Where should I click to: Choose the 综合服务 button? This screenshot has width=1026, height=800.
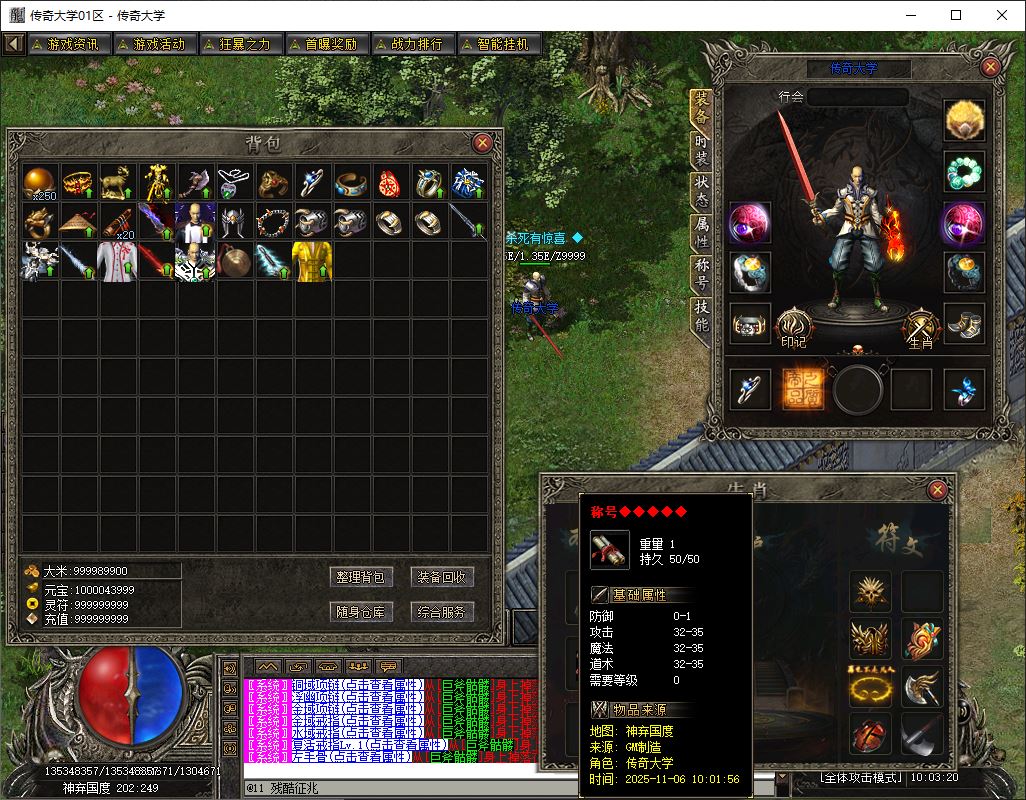pos(442,612)
